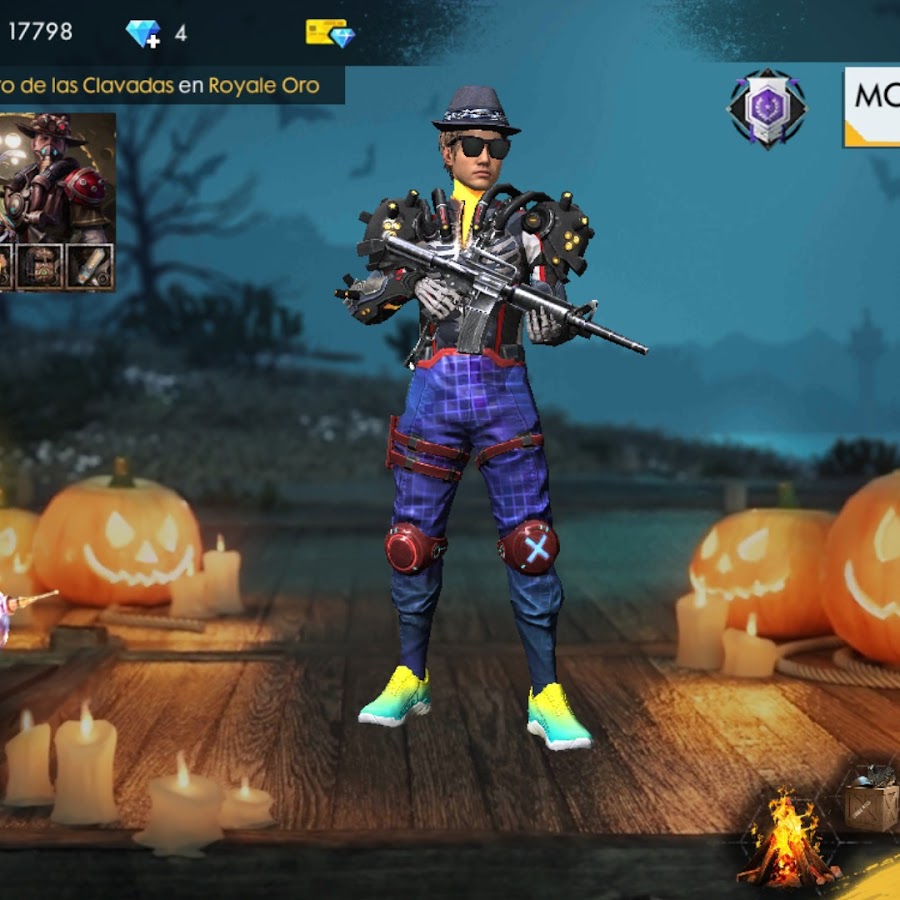This screenshot has height=900, width=900.
Task: Open the purple rank badge
Action: click(767, 109)
